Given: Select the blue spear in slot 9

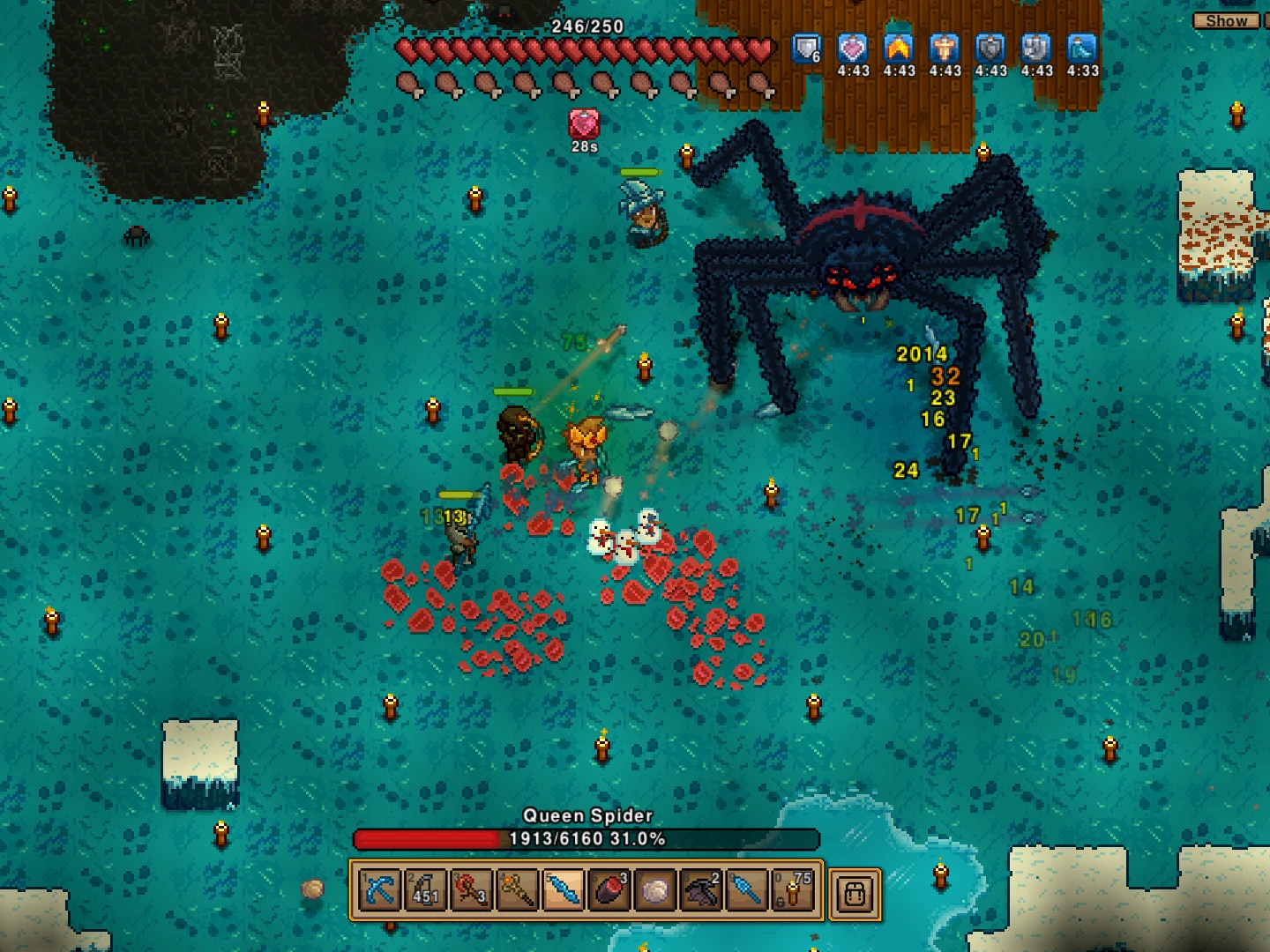Looking at the screenshot, I should click(x=747, y=890).
